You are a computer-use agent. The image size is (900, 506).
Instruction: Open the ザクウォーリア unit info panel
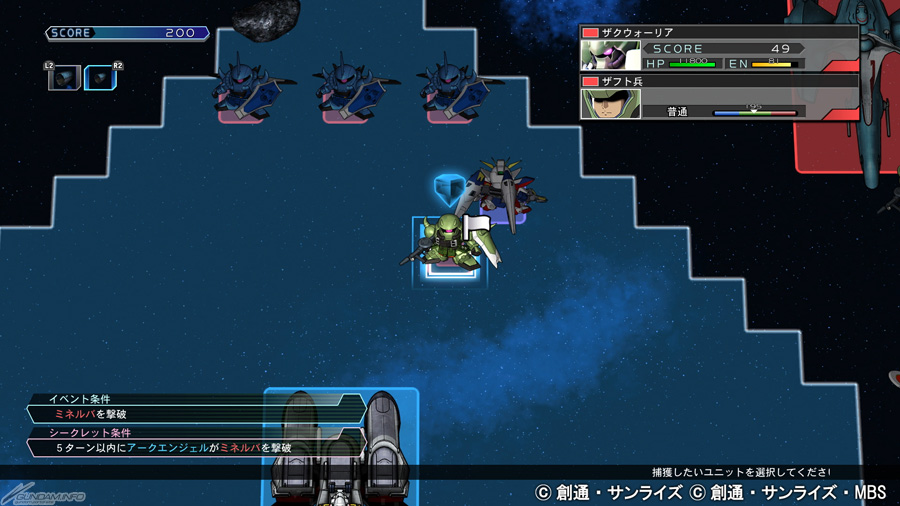click(719, 48)
